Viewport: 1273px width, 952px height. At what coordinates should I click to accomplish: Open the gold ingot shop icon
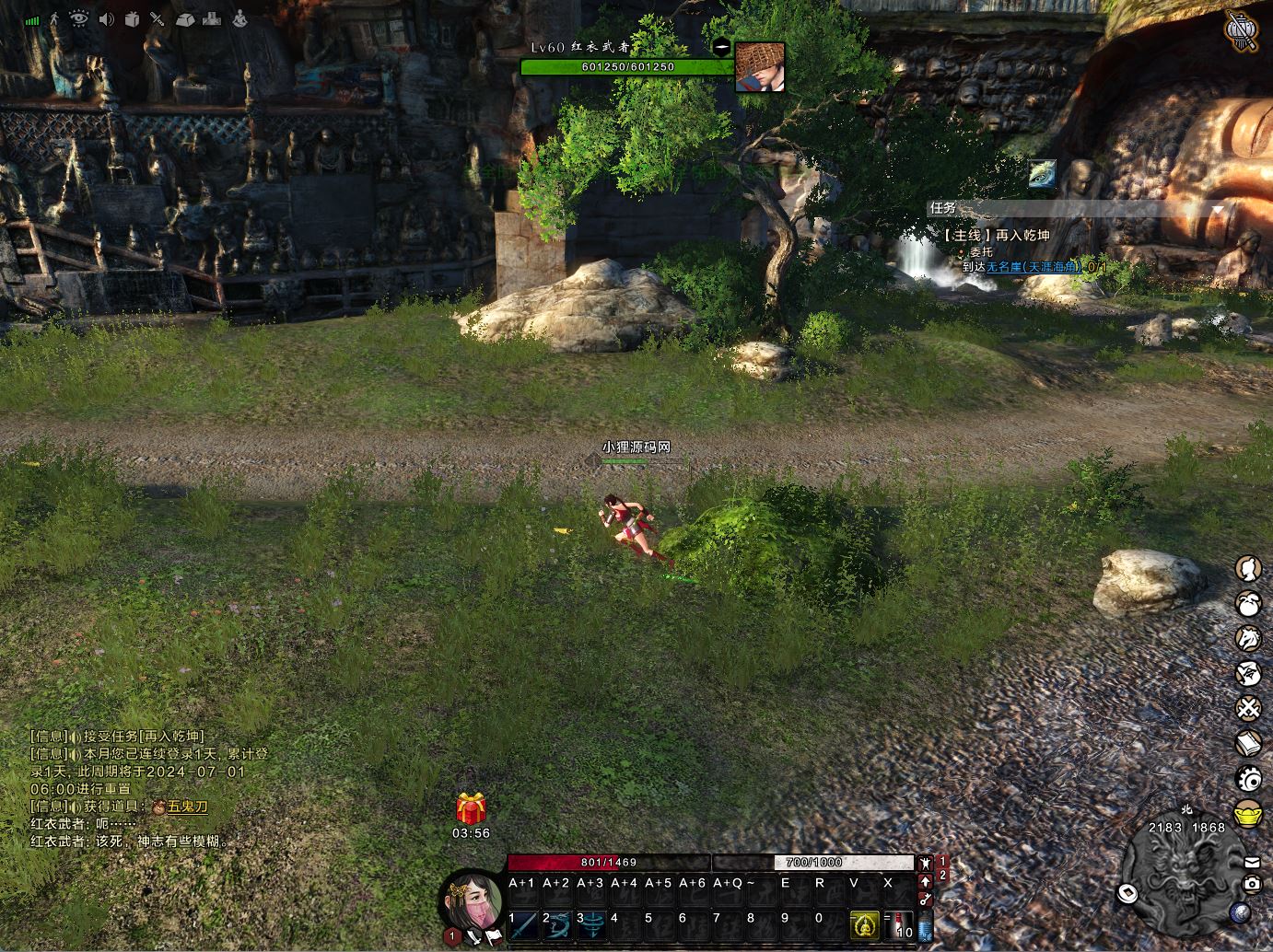1248,814
